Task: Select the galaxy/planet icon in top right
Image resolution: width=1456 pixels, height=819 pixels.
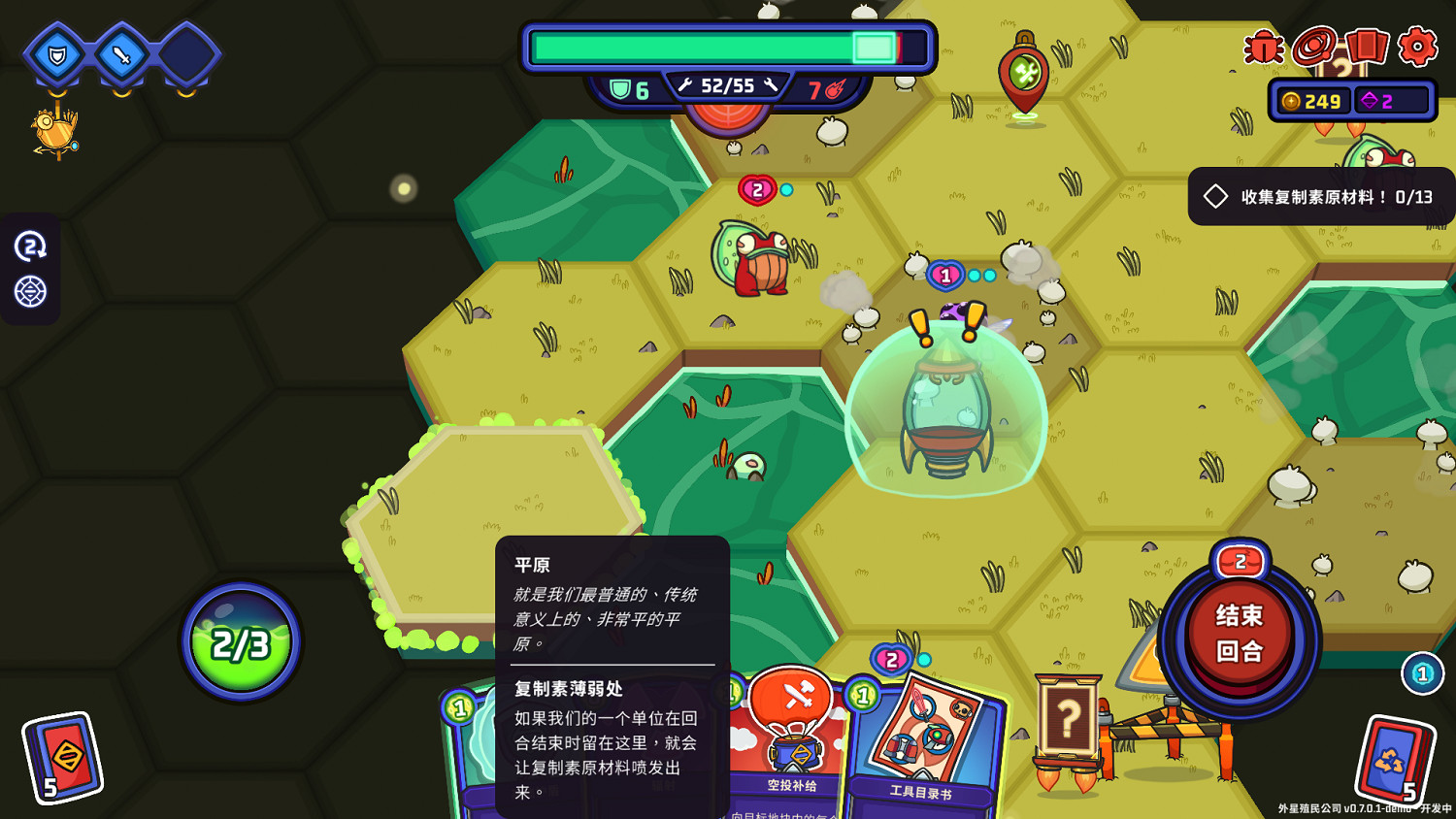Action: (1315, 45)
